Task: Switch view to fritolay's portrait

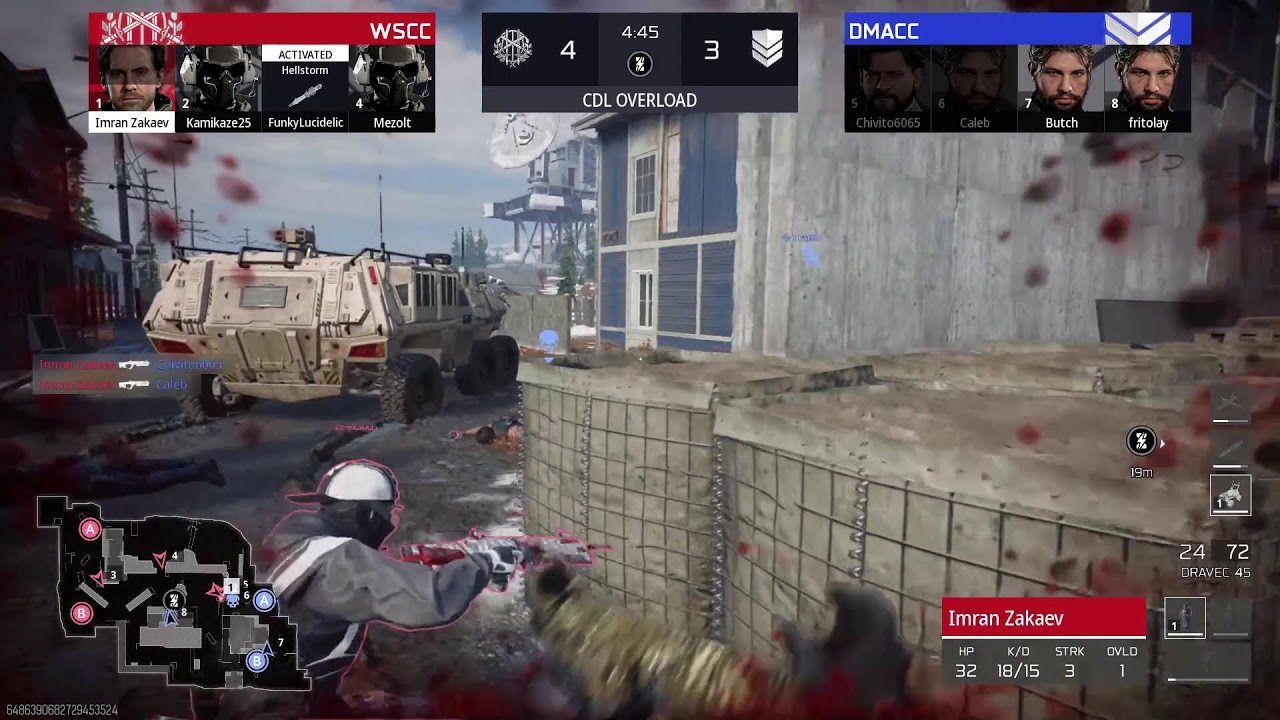Action: point(1147,80)
